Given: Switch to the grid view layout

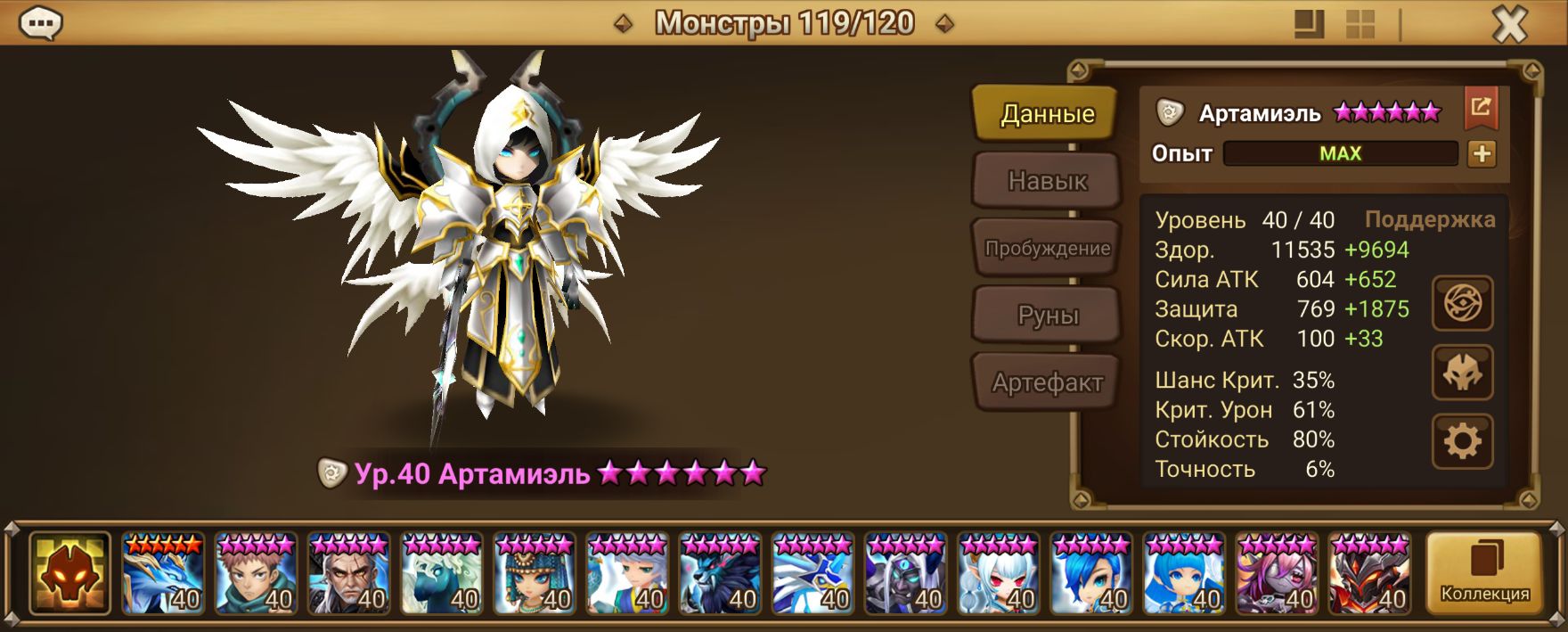Looking at the screenshot, I should pyautogui.click(x=1360, y=25).
